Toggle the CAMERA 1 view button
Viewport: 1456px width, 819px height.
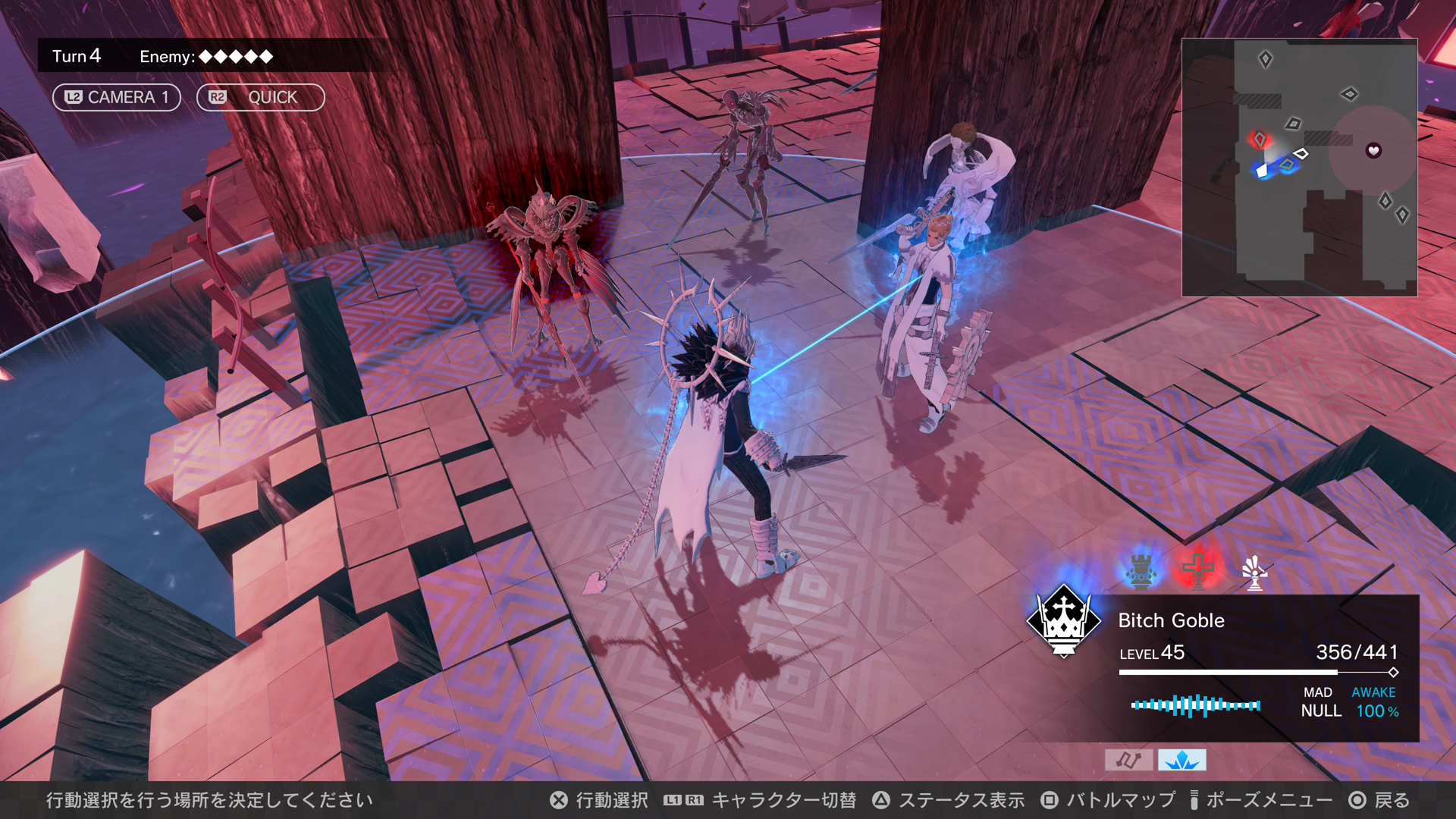pyautogui.click(x=116, y=97)
